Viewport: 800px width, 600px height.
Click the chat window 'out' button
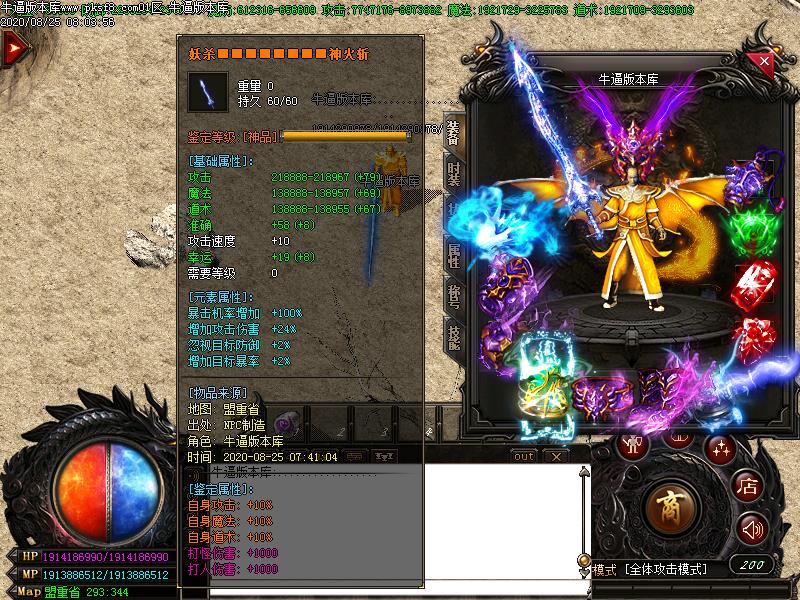[523, 456]
